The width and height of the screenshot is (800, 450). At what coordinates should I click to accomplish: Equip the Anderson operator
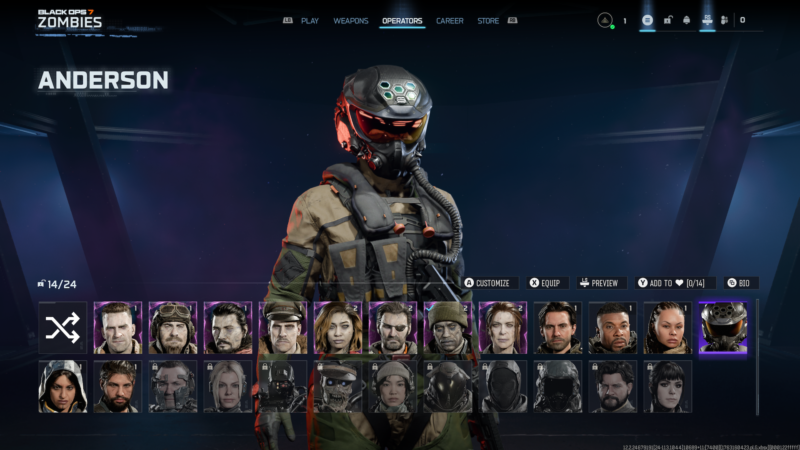[x=545, y=283]
